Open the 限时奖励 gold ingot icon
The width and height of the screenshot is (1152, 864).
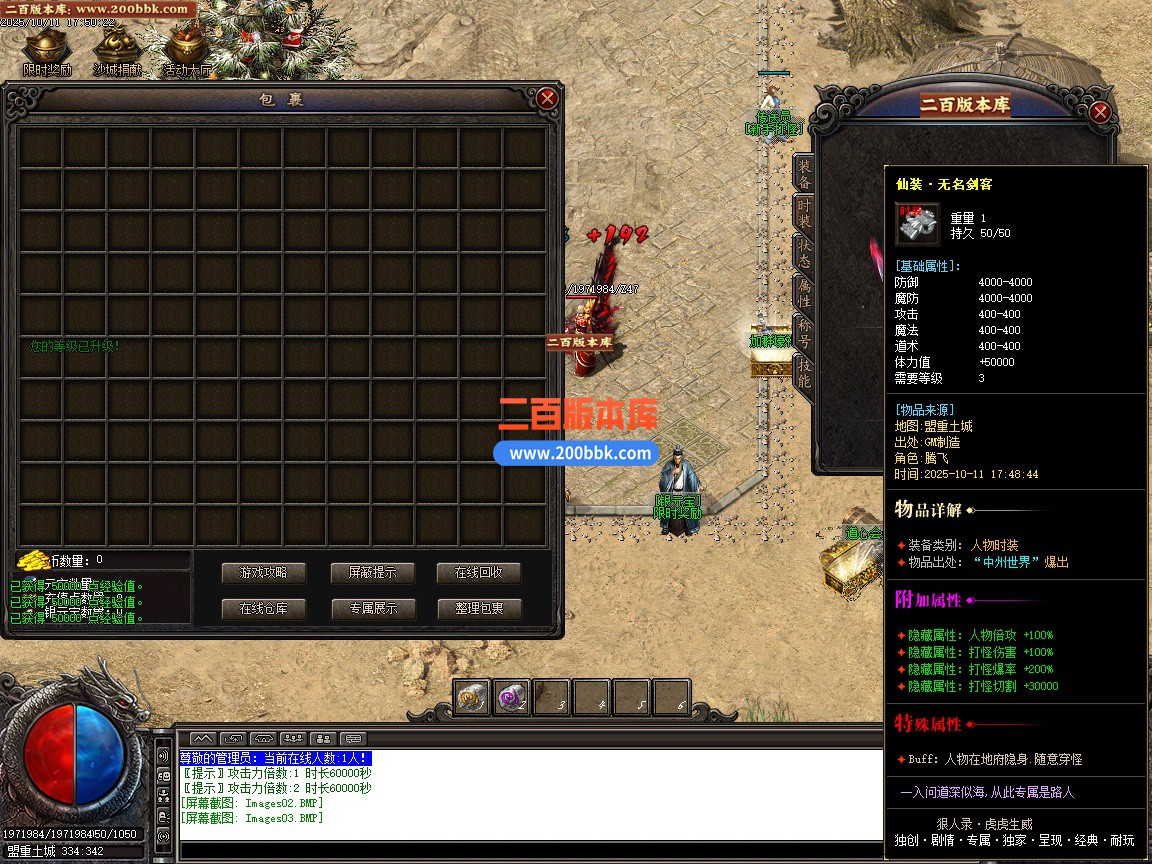pyautogui.click(x=46, y=50)
